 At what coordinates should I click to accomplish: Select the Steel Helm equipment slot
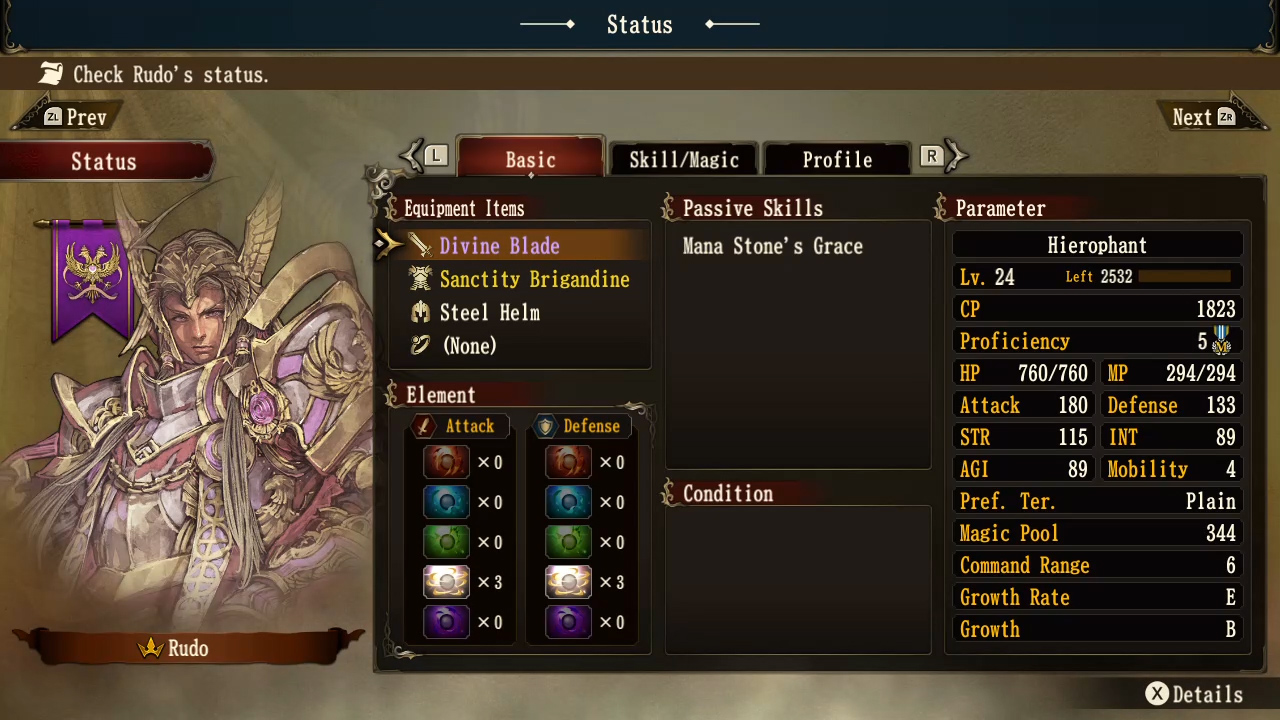[489, 312]
